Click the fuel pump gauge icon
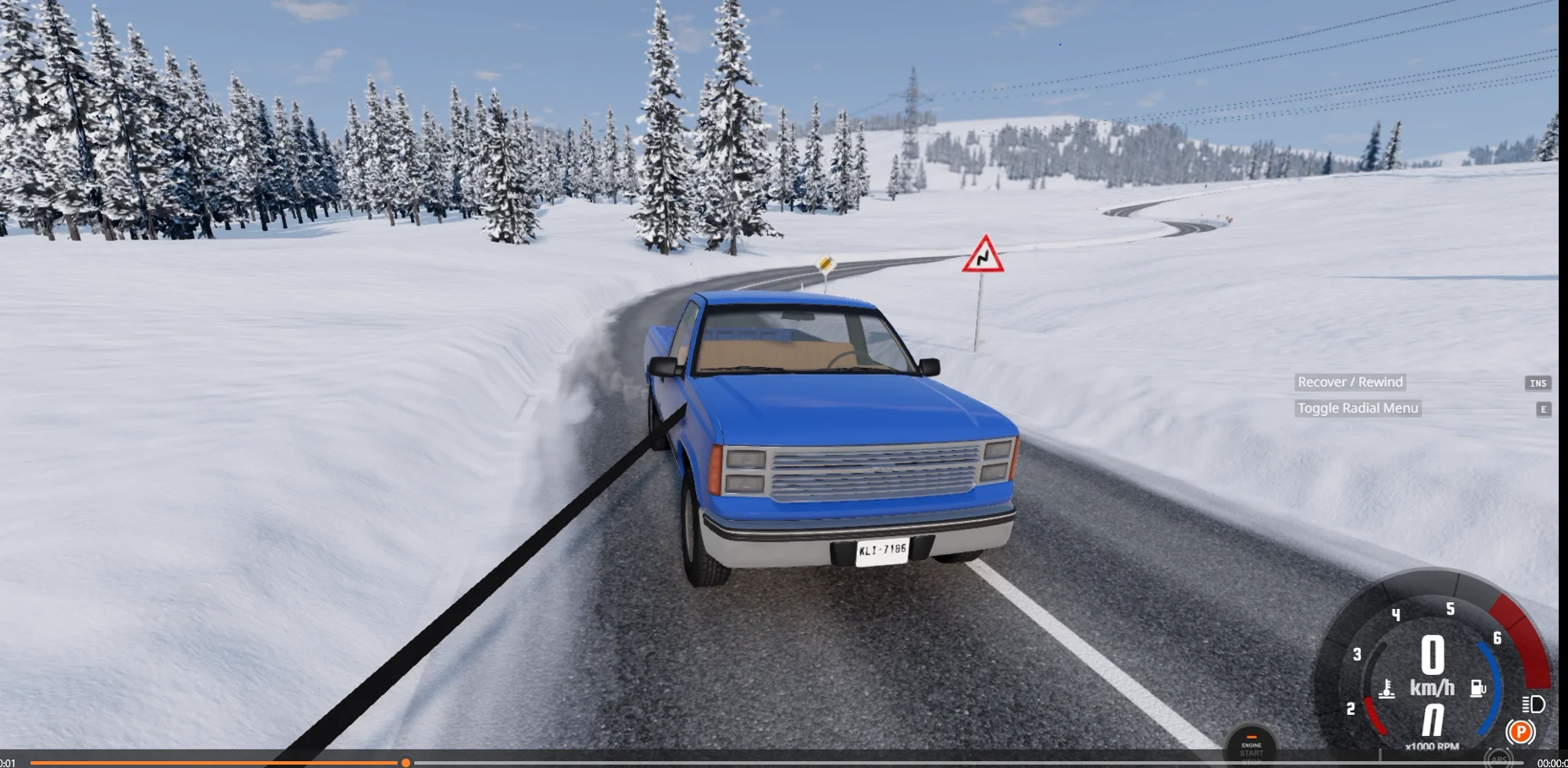Viewport: 1568px width, 768px height. pos(1478,689)
